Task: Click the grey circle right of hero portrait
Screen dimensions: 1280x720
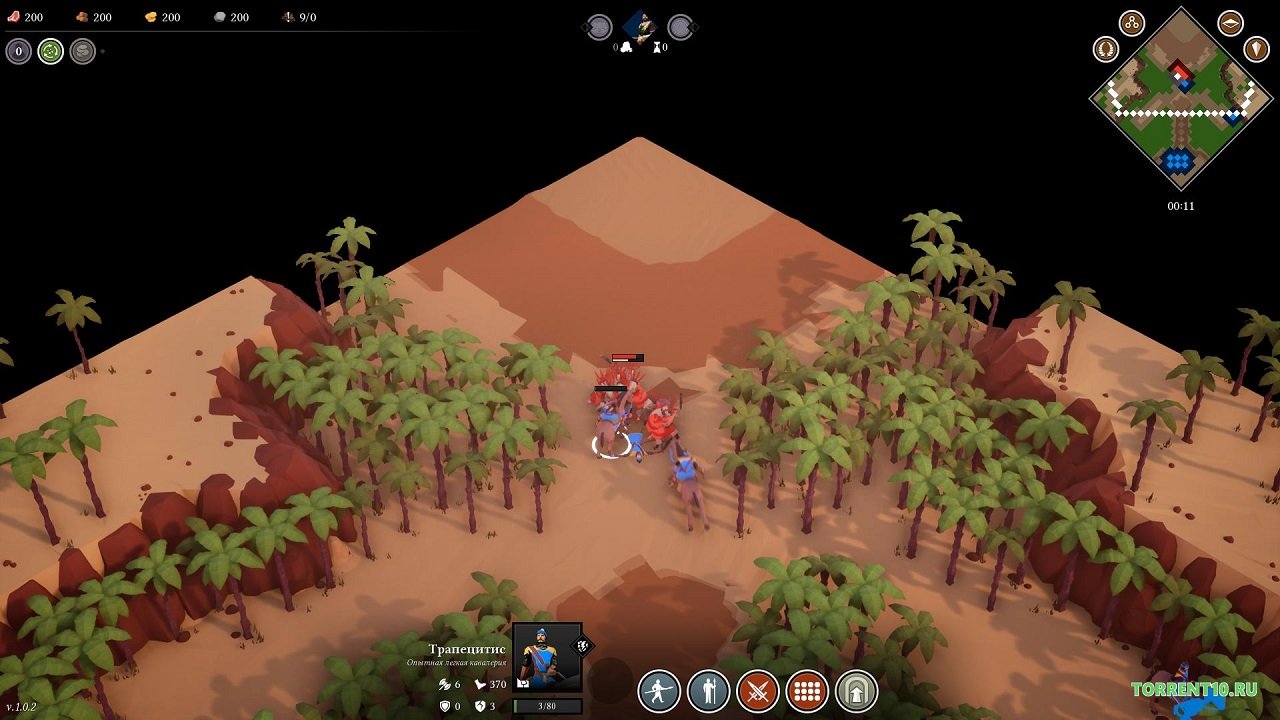Action: pyautogui.click(x=681, y=27)
